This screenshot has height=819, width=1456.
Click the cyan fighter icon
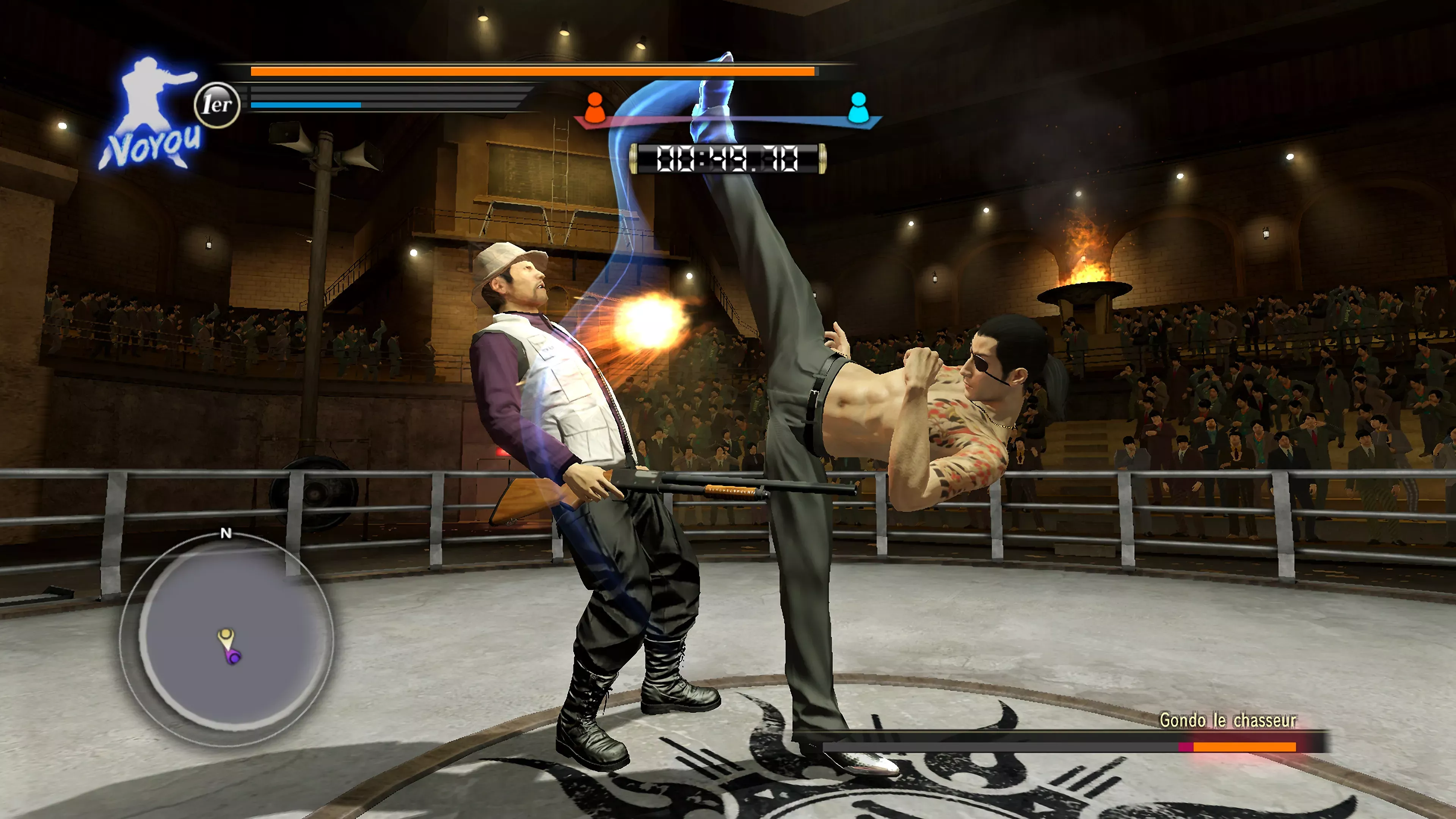pyautogui.click(x=857, y=107)
